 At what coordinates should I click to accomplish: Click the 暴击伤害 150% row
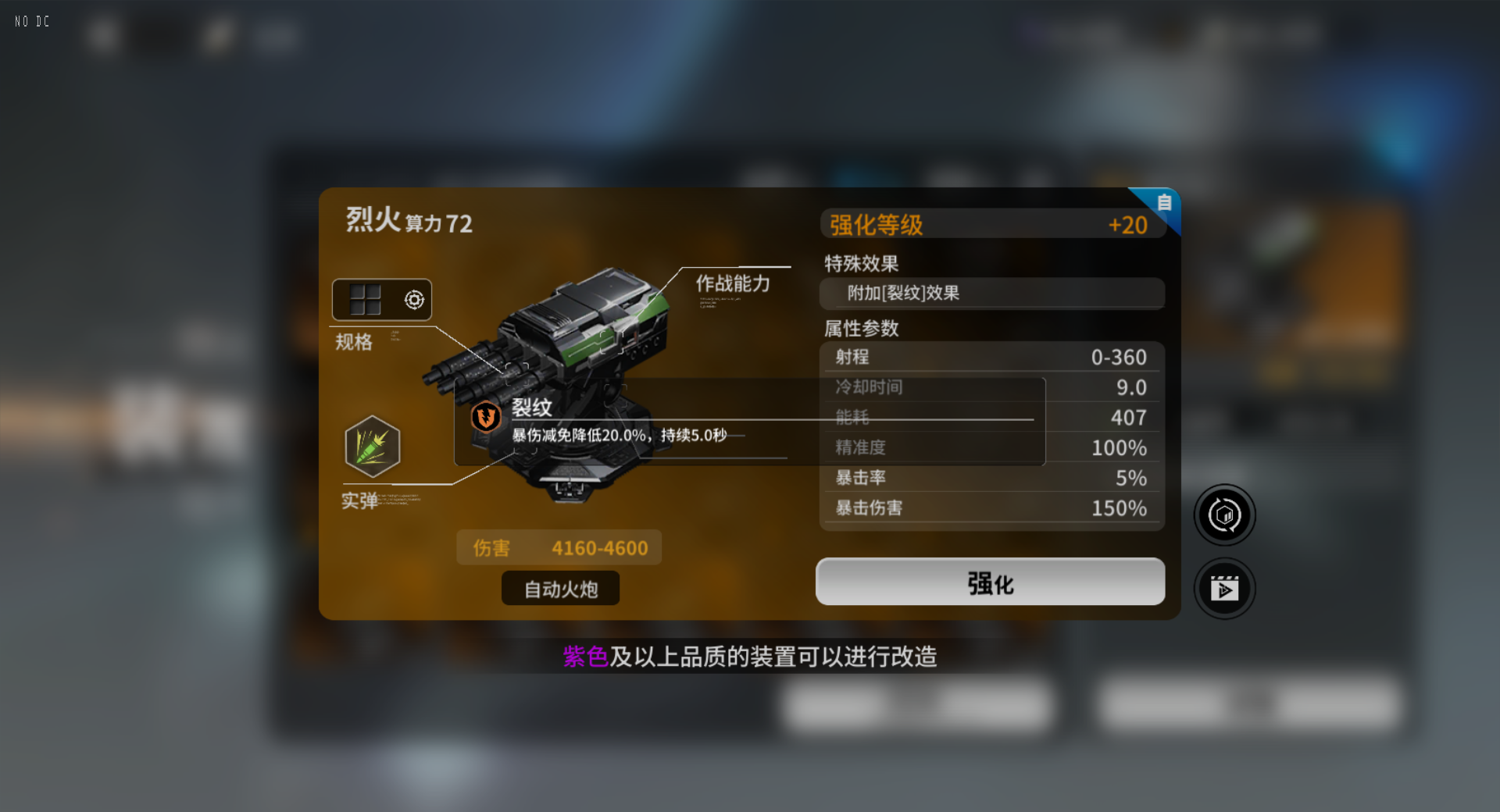(x=991, y=507)
